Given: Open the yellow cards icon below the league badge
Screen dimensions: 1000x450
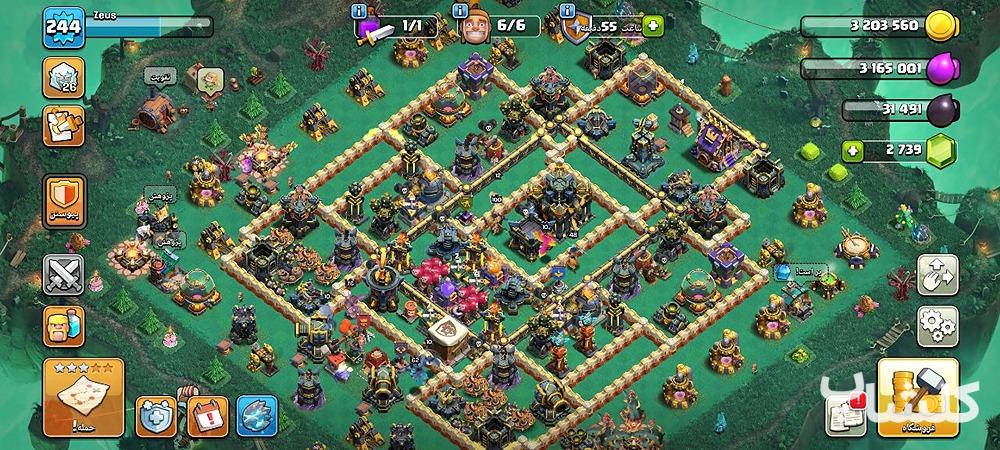Looking at the screenshot, I should tap(63, 126).
